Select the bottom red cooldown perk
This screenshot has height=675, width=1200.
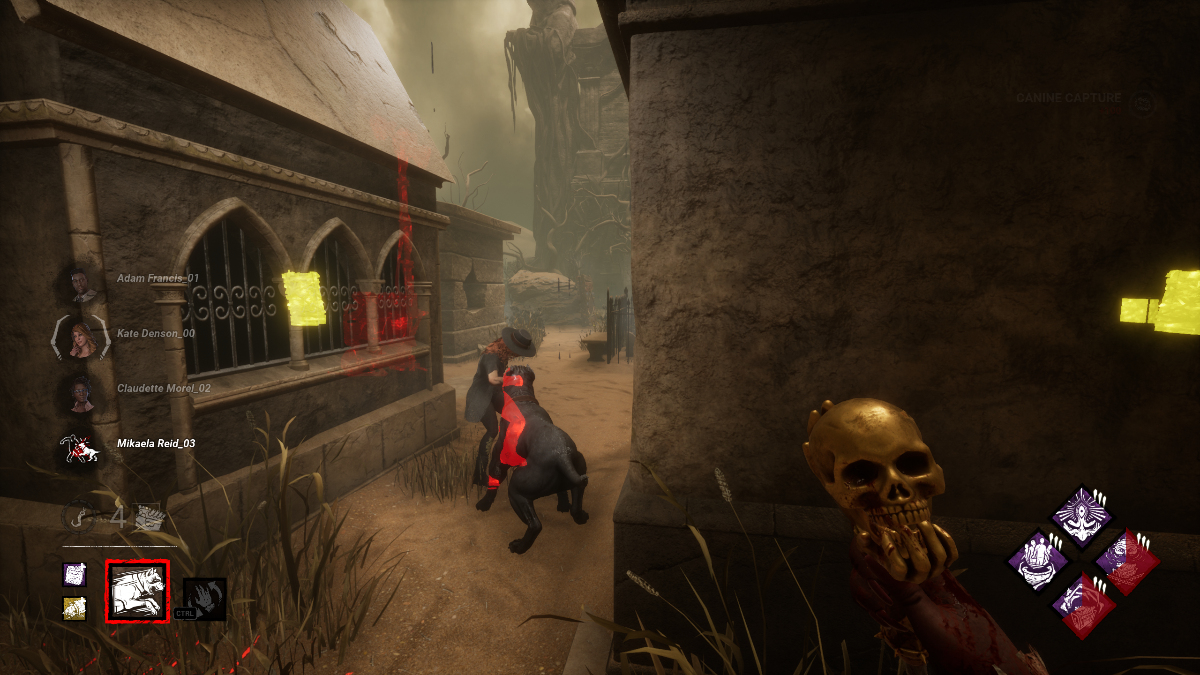[x=1081, y=607]
